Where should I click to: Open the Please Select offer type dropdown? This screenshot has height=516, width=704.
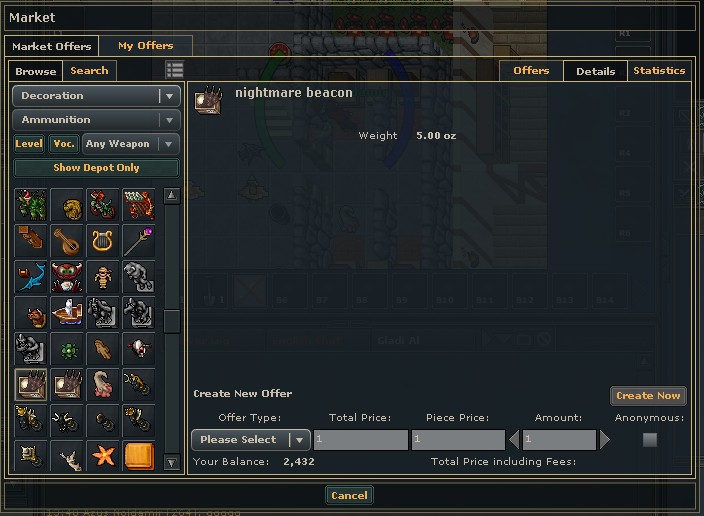[x=250, y=440]
